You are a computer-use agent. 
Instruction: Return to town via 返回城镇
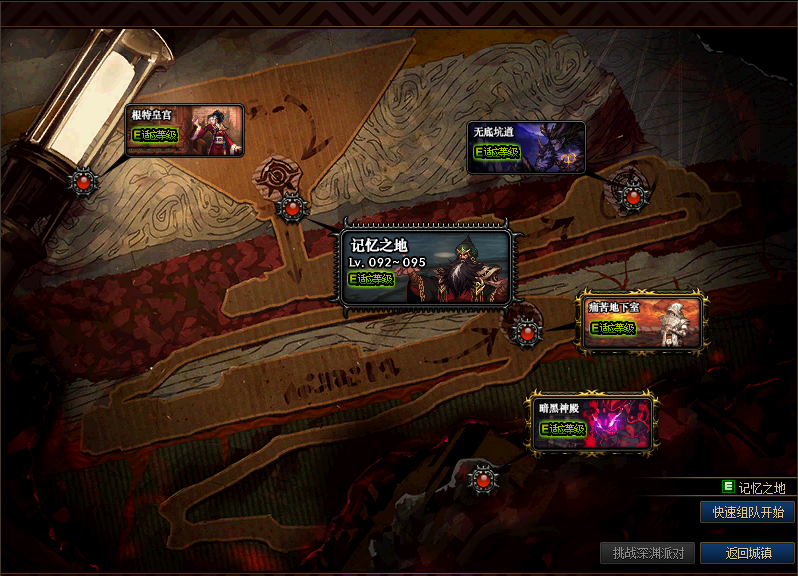point(747,553)
